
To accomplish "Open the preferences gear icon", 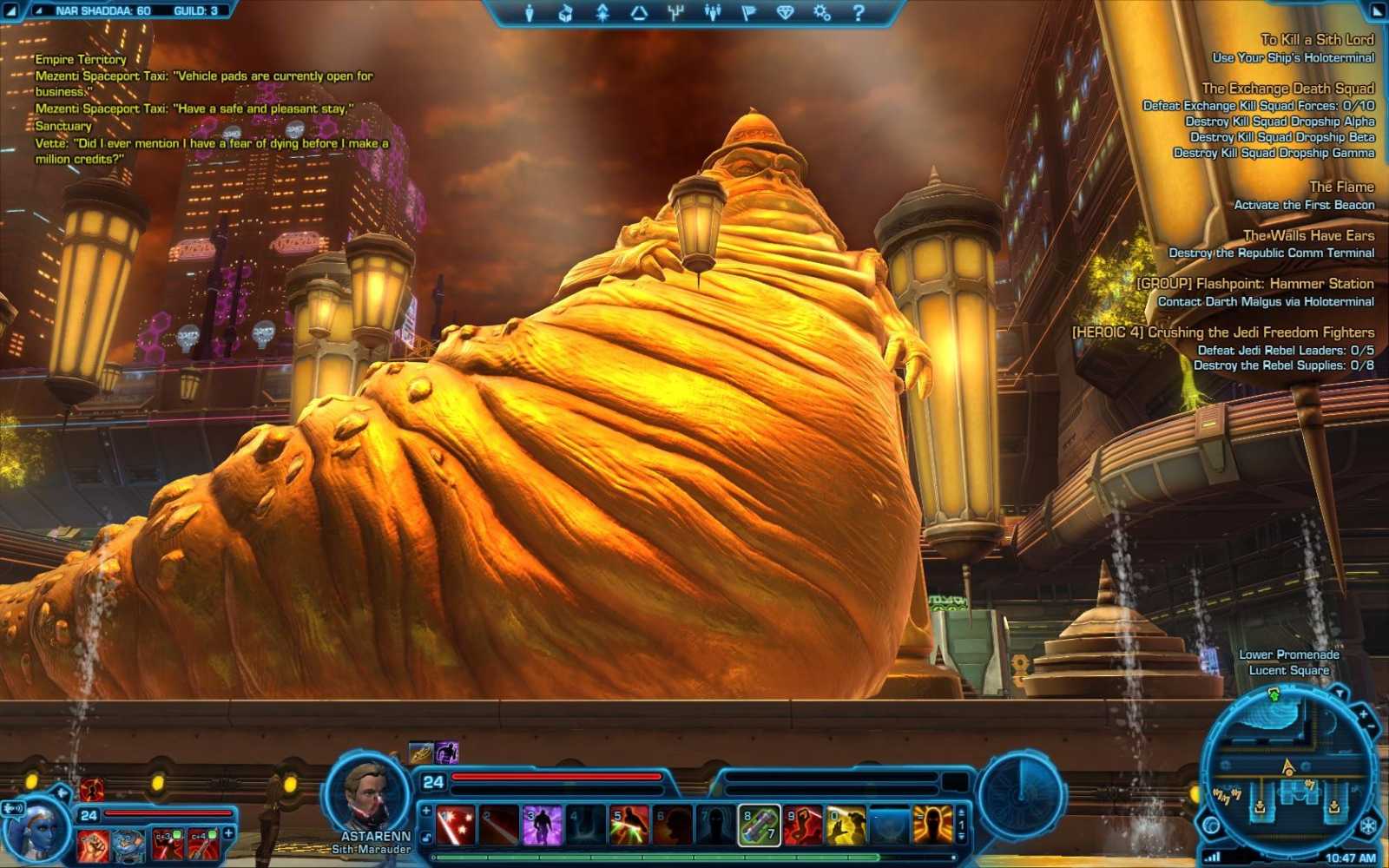I will tap(823, 11).
